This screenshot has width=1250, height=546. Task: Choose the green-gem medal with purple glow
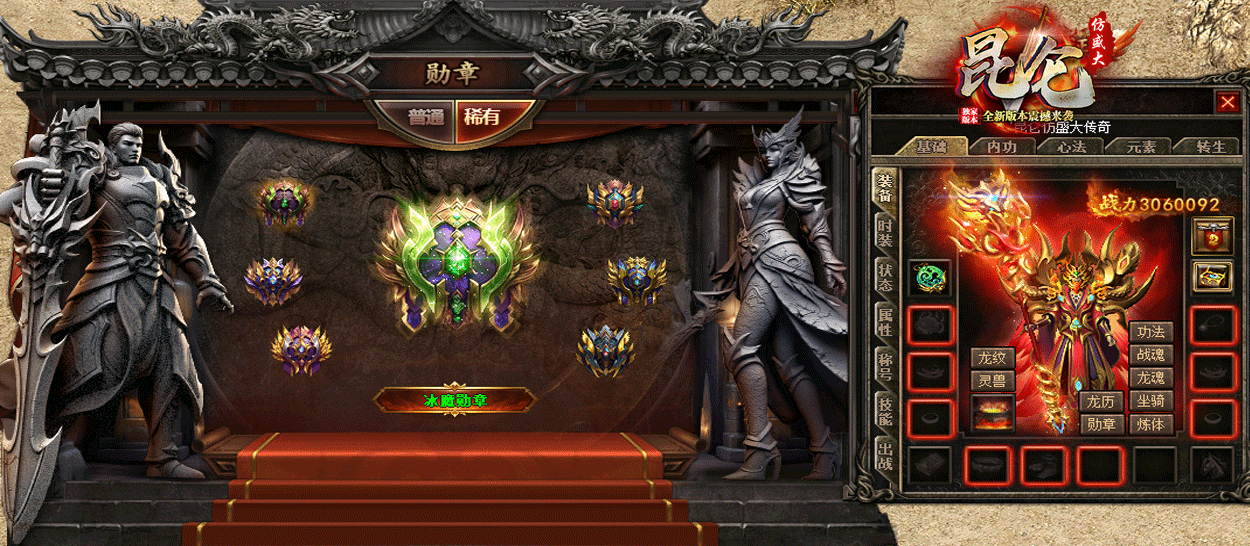tap(285, 203)
